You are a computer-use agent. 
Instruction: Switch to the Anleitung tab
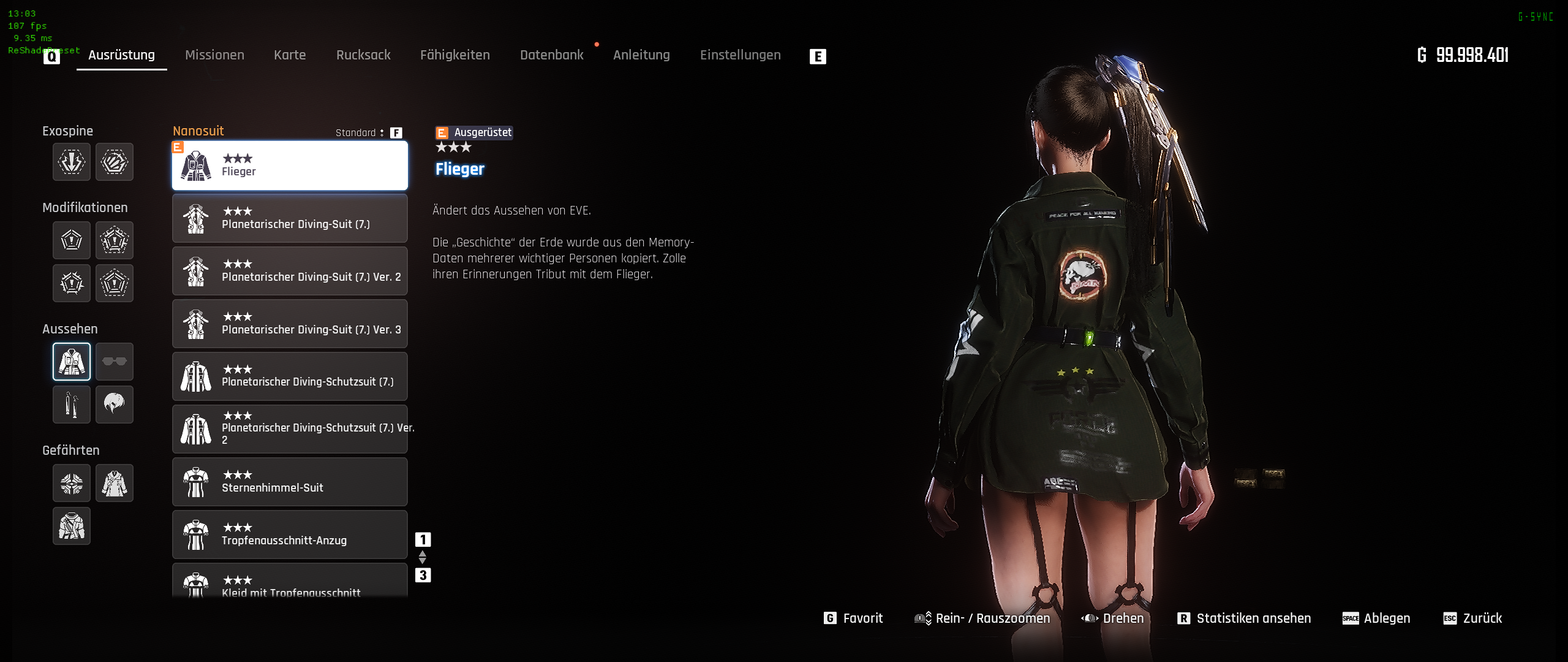tap(641, 55)
